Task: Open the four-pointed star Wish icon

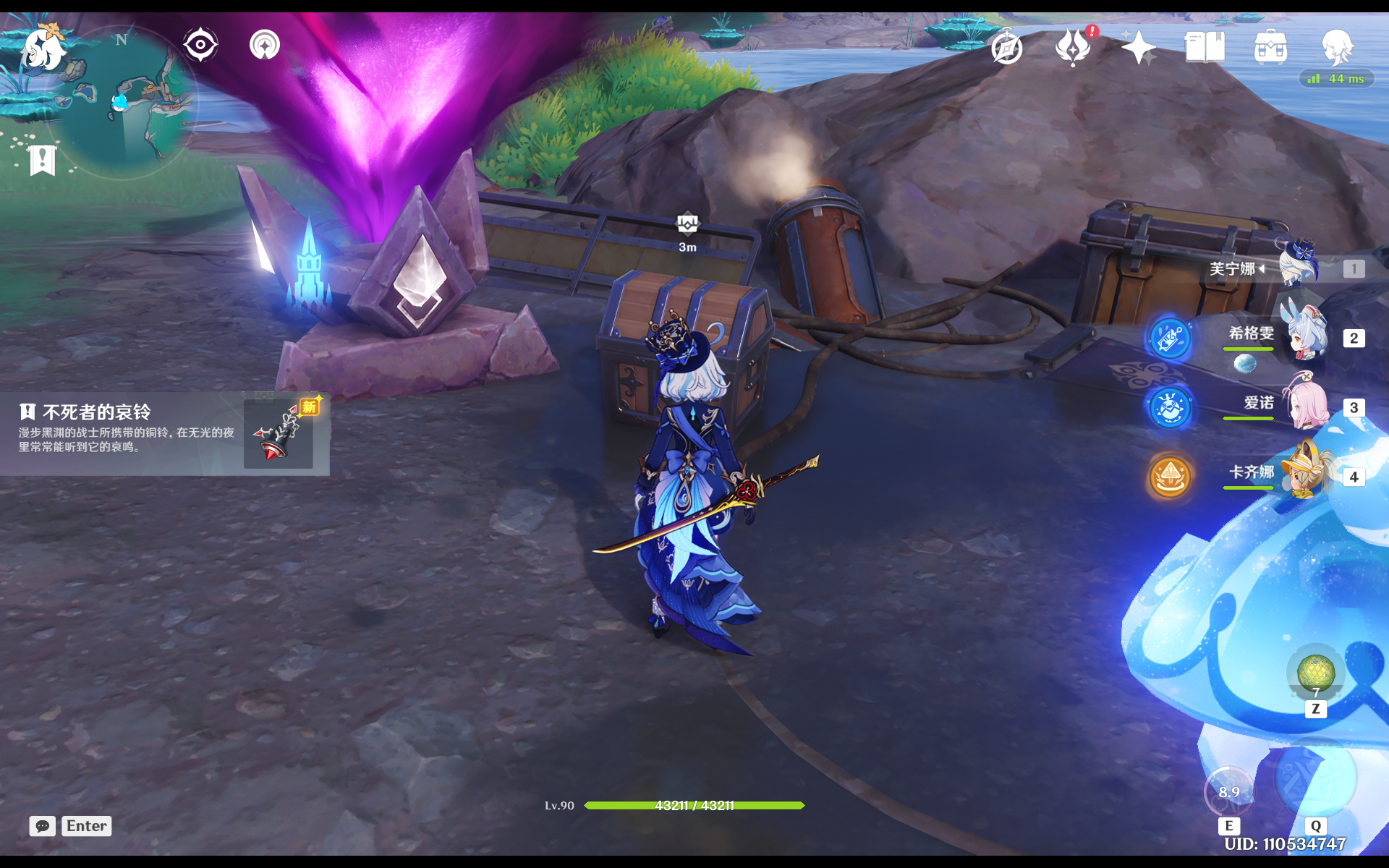Action: pos(1138,48)
